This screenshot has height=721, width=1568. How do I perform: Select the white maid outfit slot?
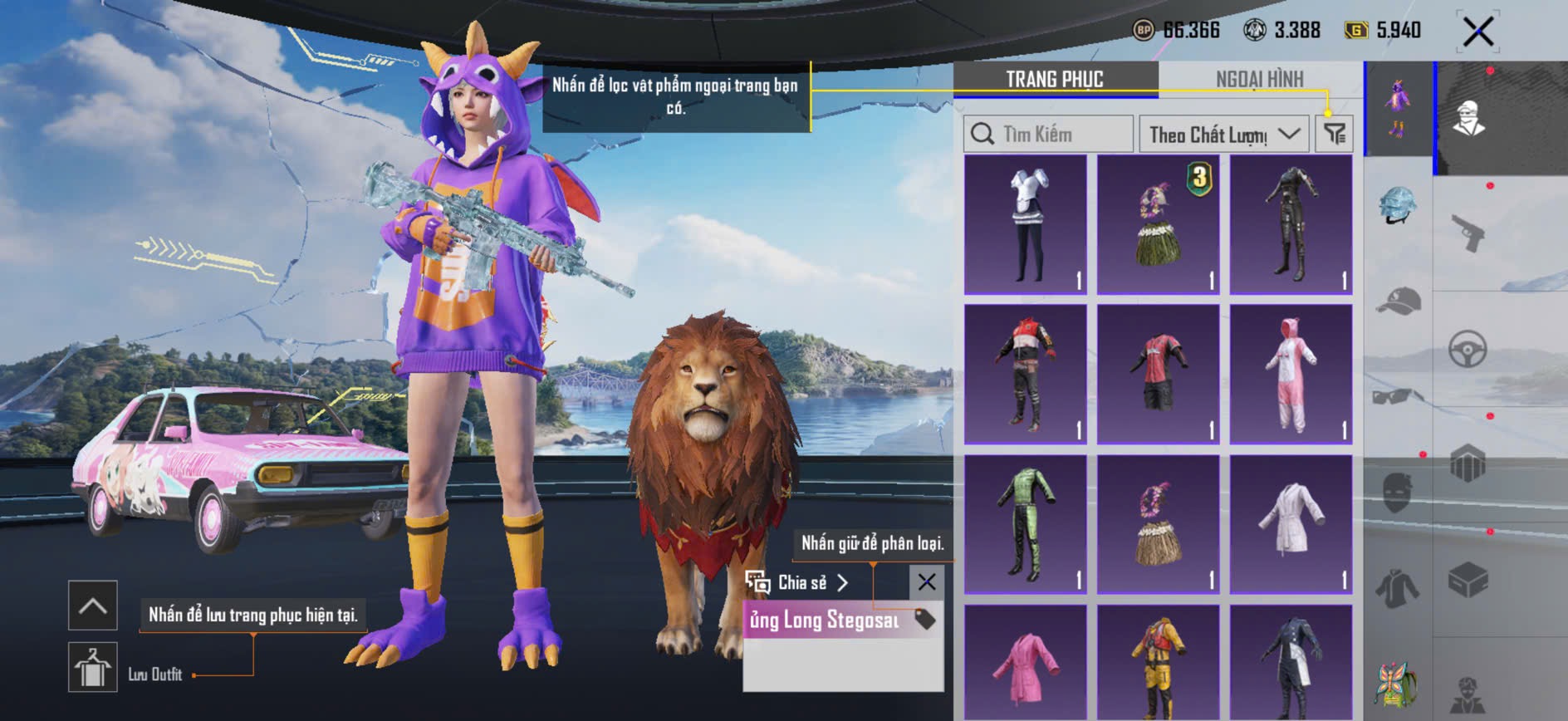tap(1026, 224)
